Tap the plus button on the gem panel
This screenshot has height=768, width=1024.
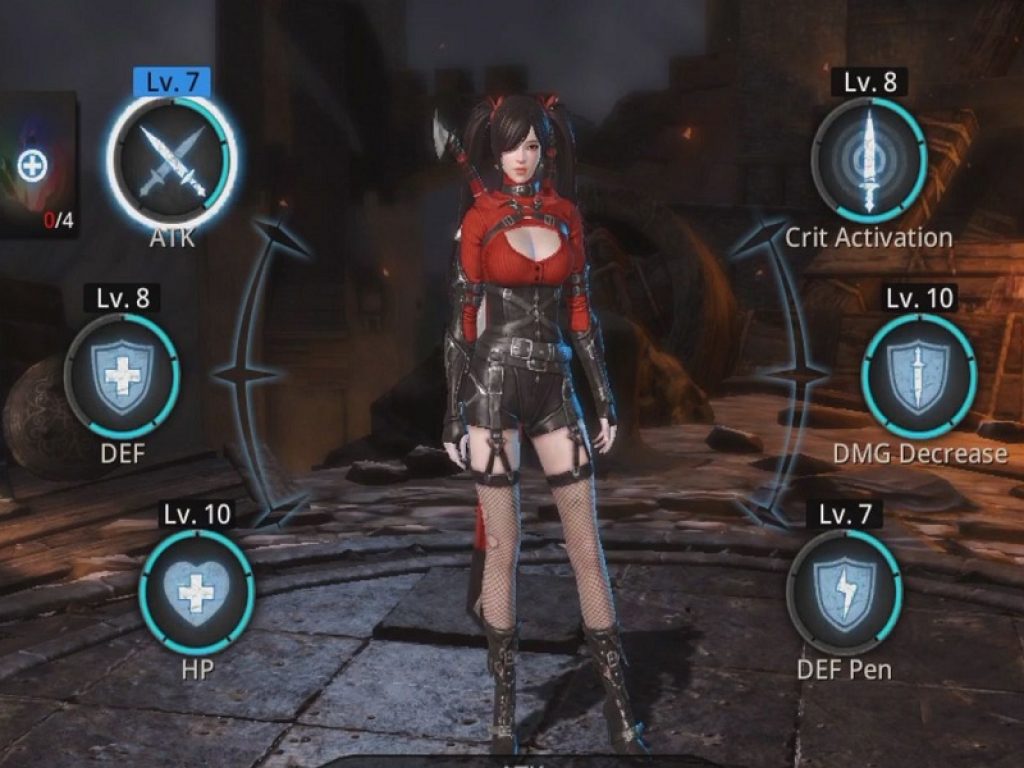pos(32,165)
